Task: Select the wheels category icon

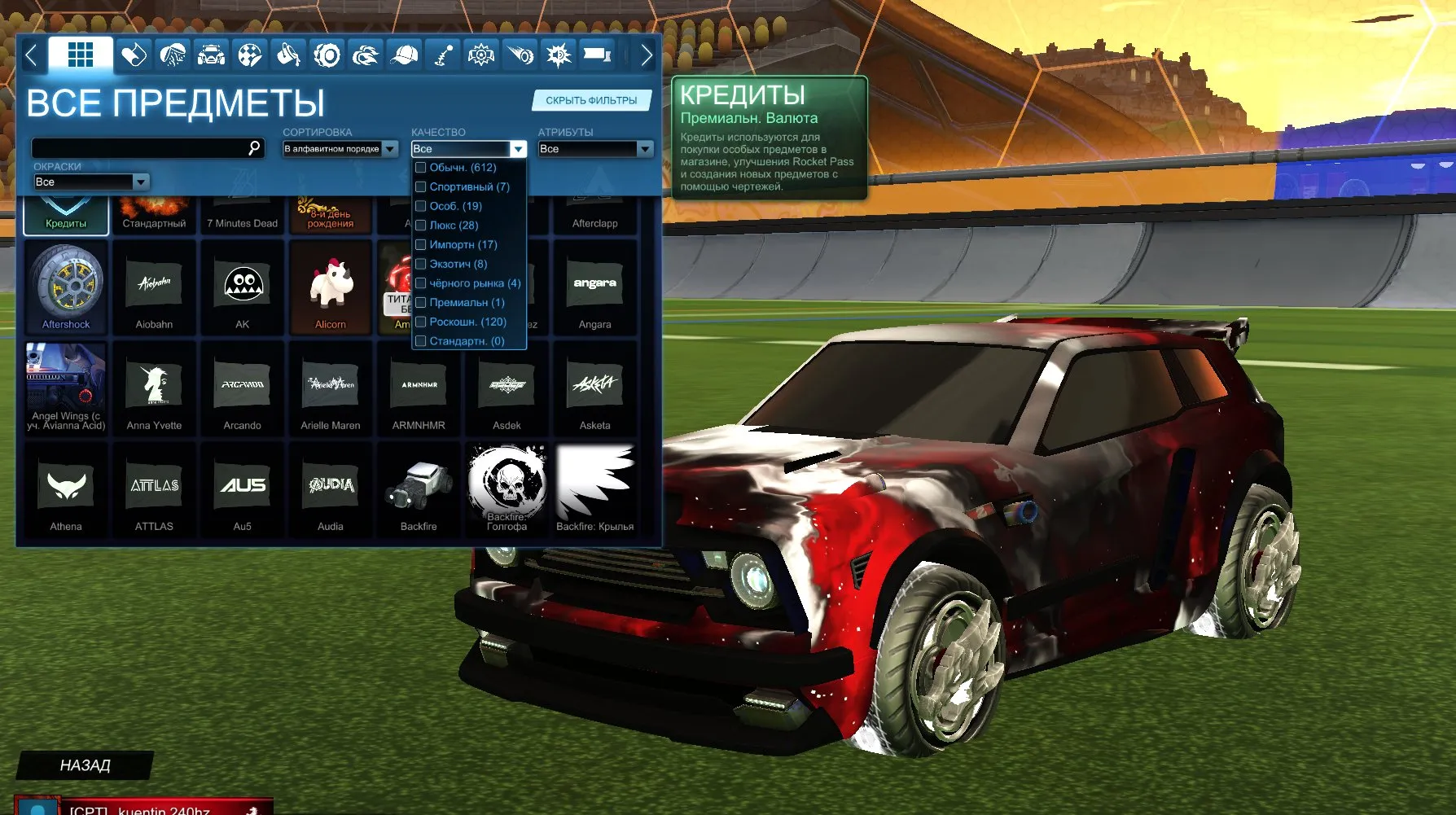Action: pos(325,55)
